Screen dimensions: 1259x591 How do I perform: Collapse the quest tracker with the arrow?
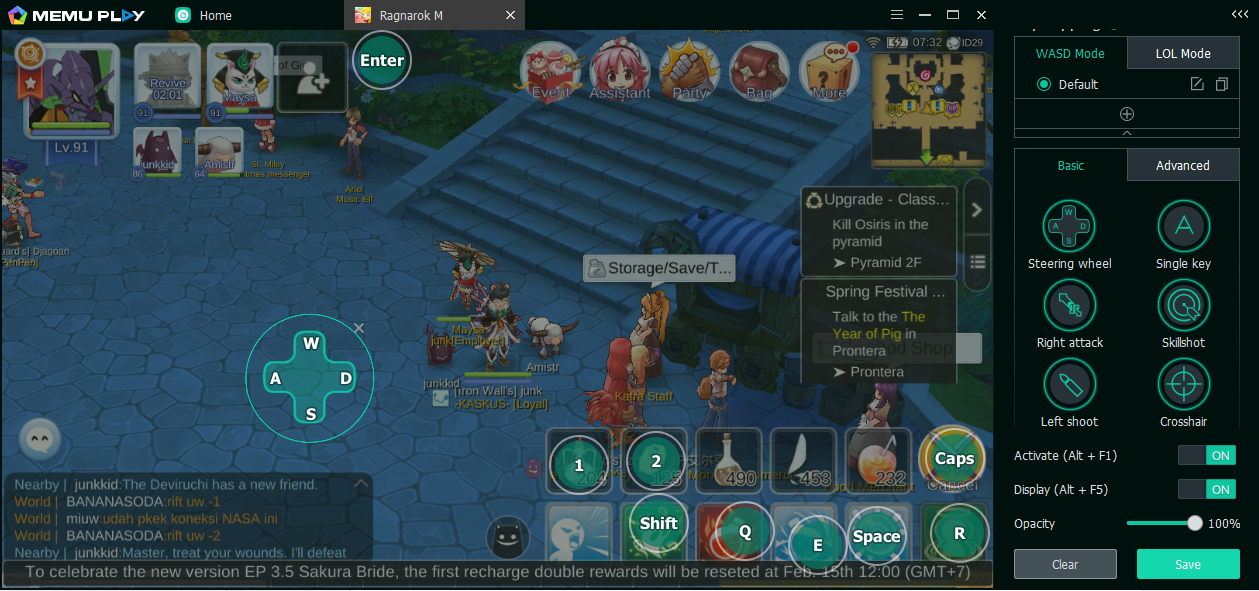(x=977, y=210)
